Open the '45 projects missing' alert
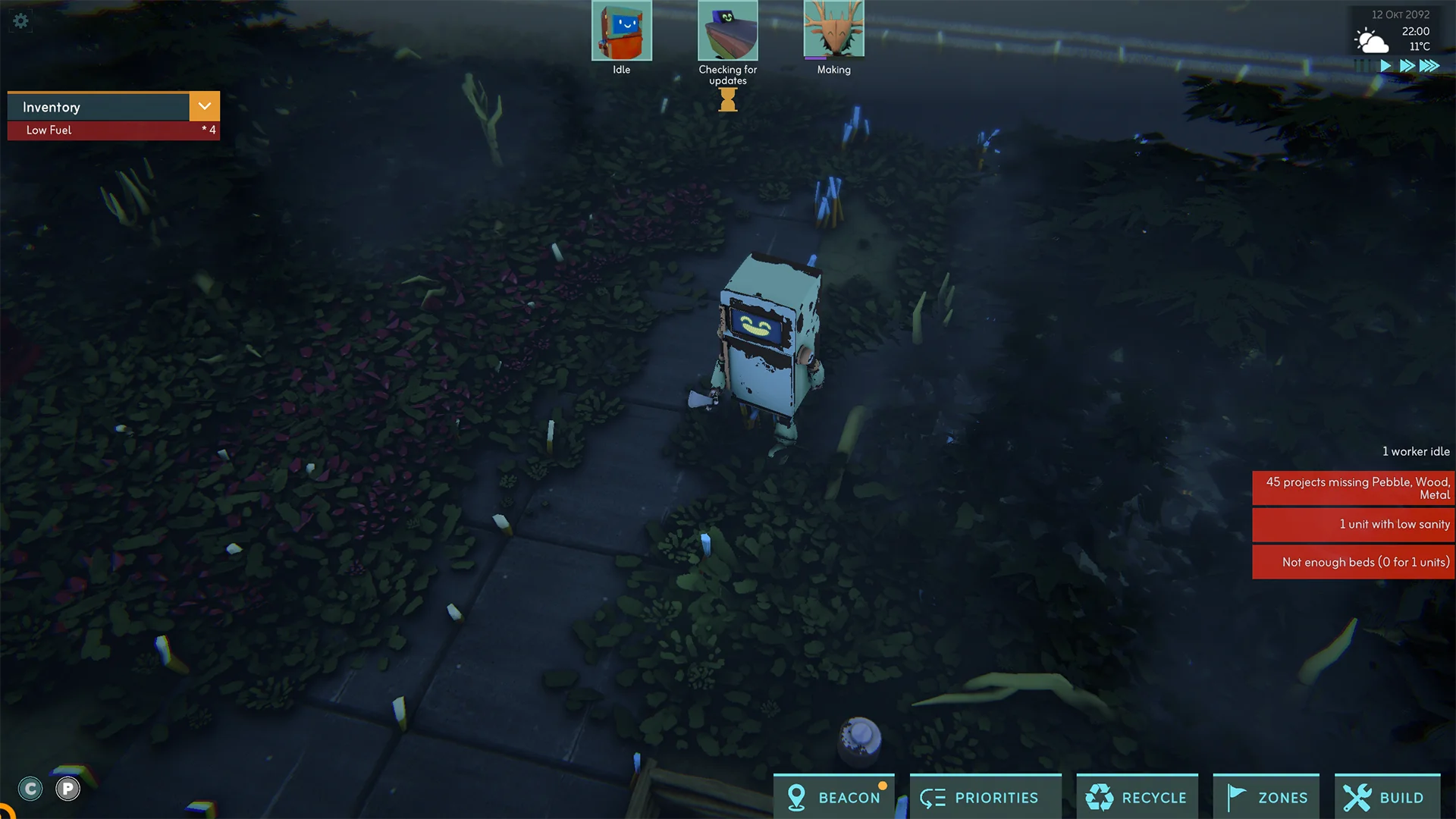 point(1354,488)
